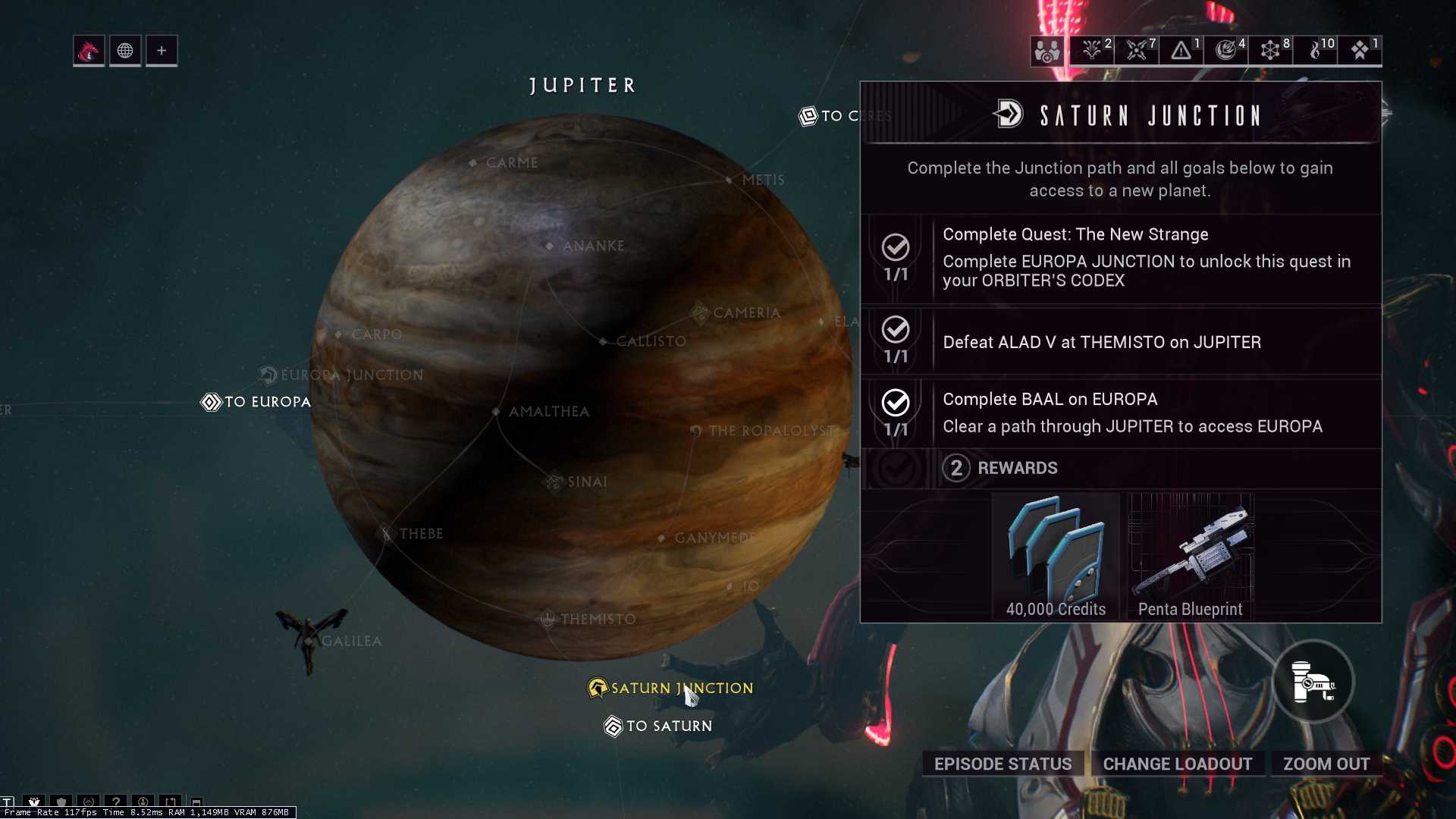Click TO SATURN travel marker
The height and width of the screenshot is (819, 1456).
[x=657, y=726]
